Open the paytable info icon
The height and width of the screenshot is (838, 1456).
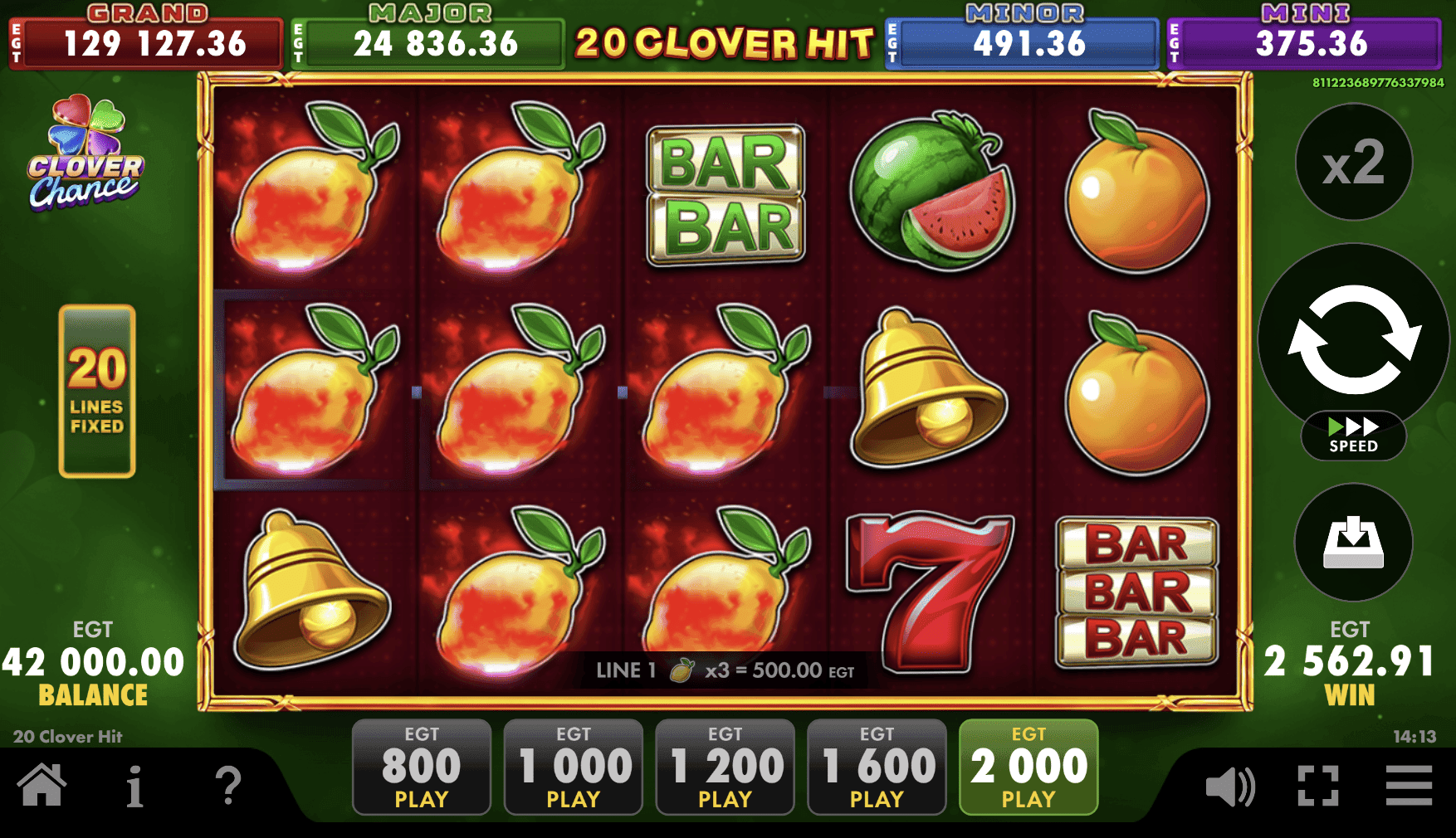(x=134, y=786)
